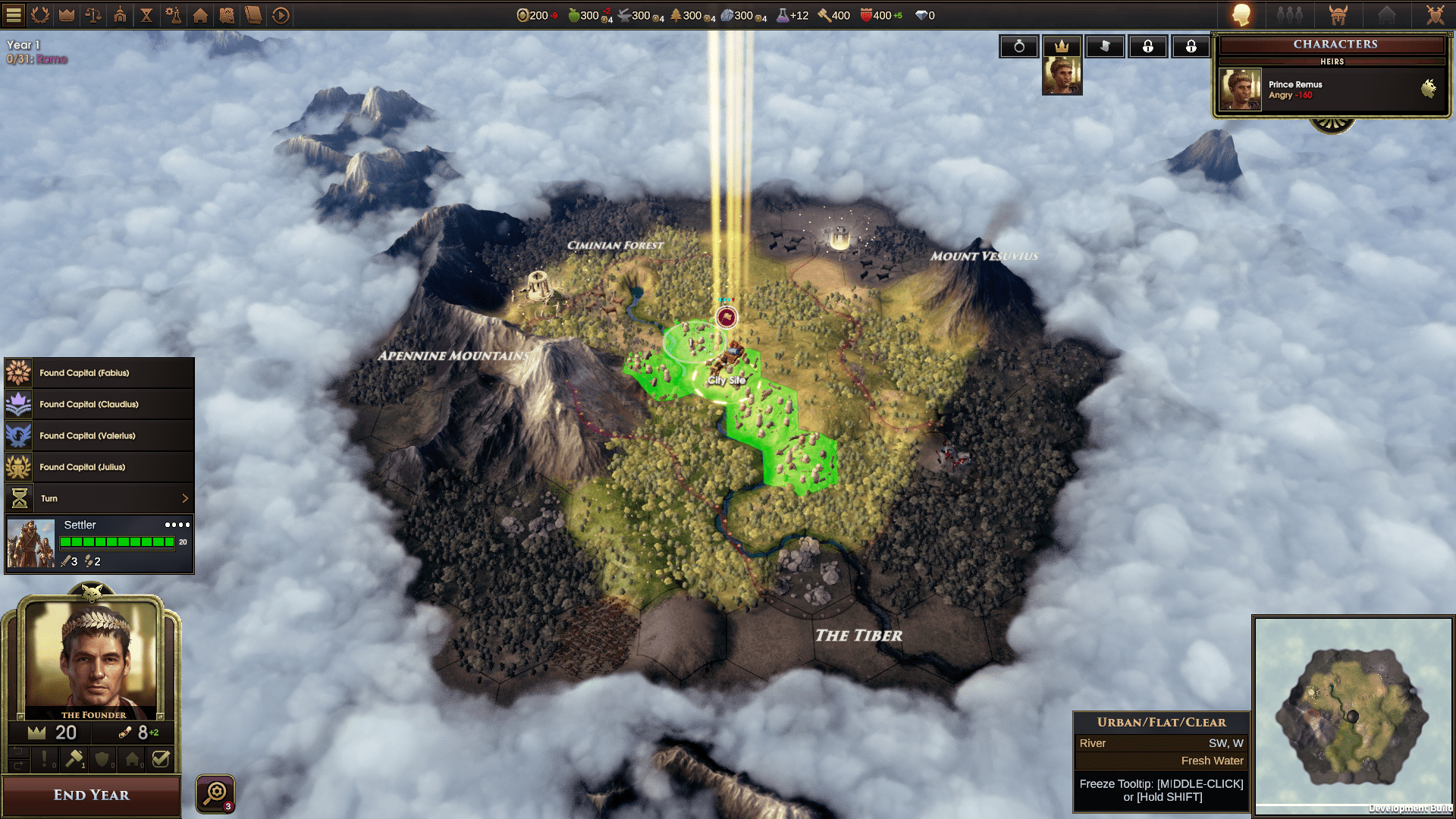The image size is (1456, 819).
Task: Open the flask and gear research screen
Action: (x=174, y=14)
